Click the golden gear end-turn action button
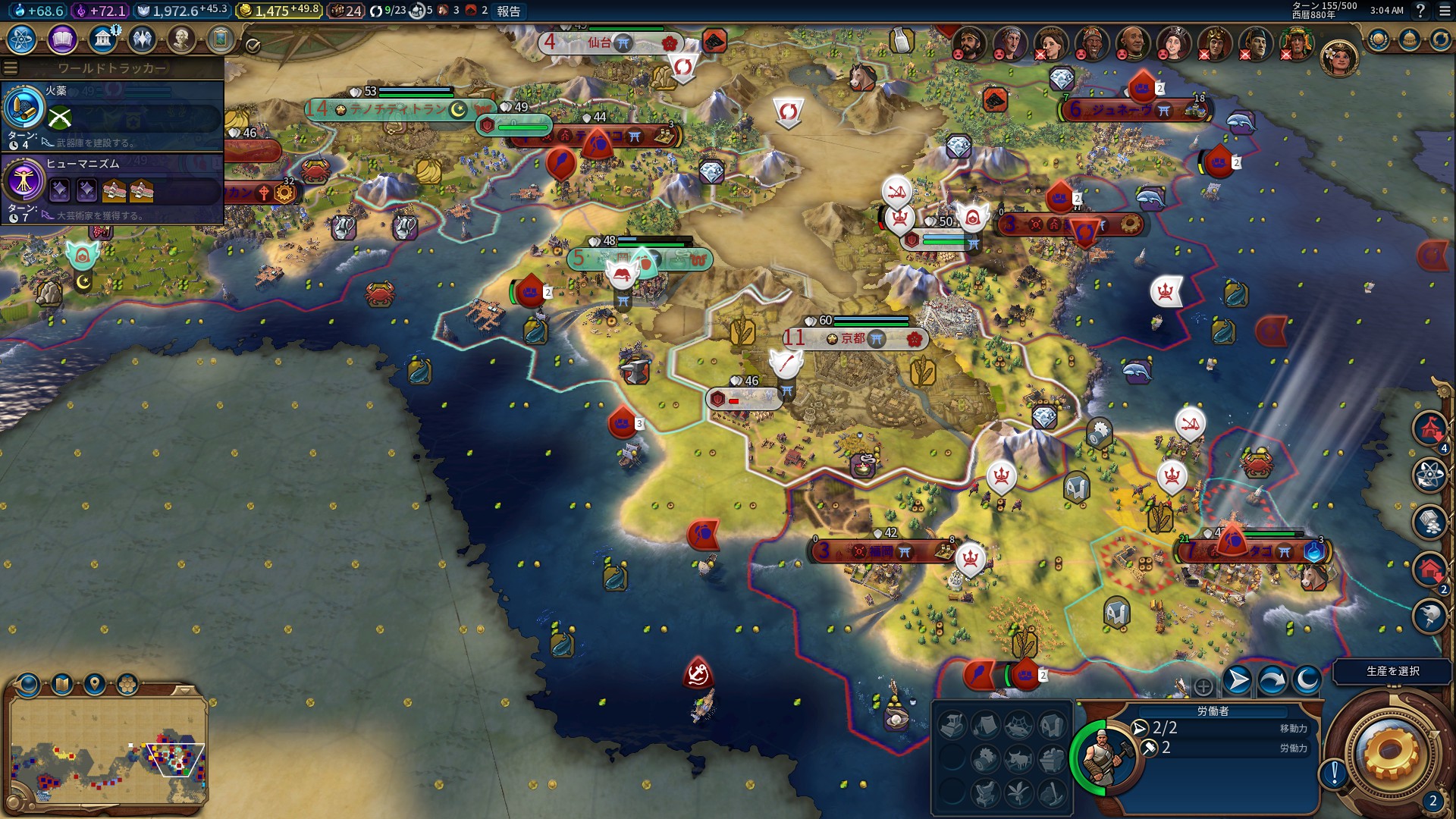This screenshot has width=1456, height=819. 1389,752
